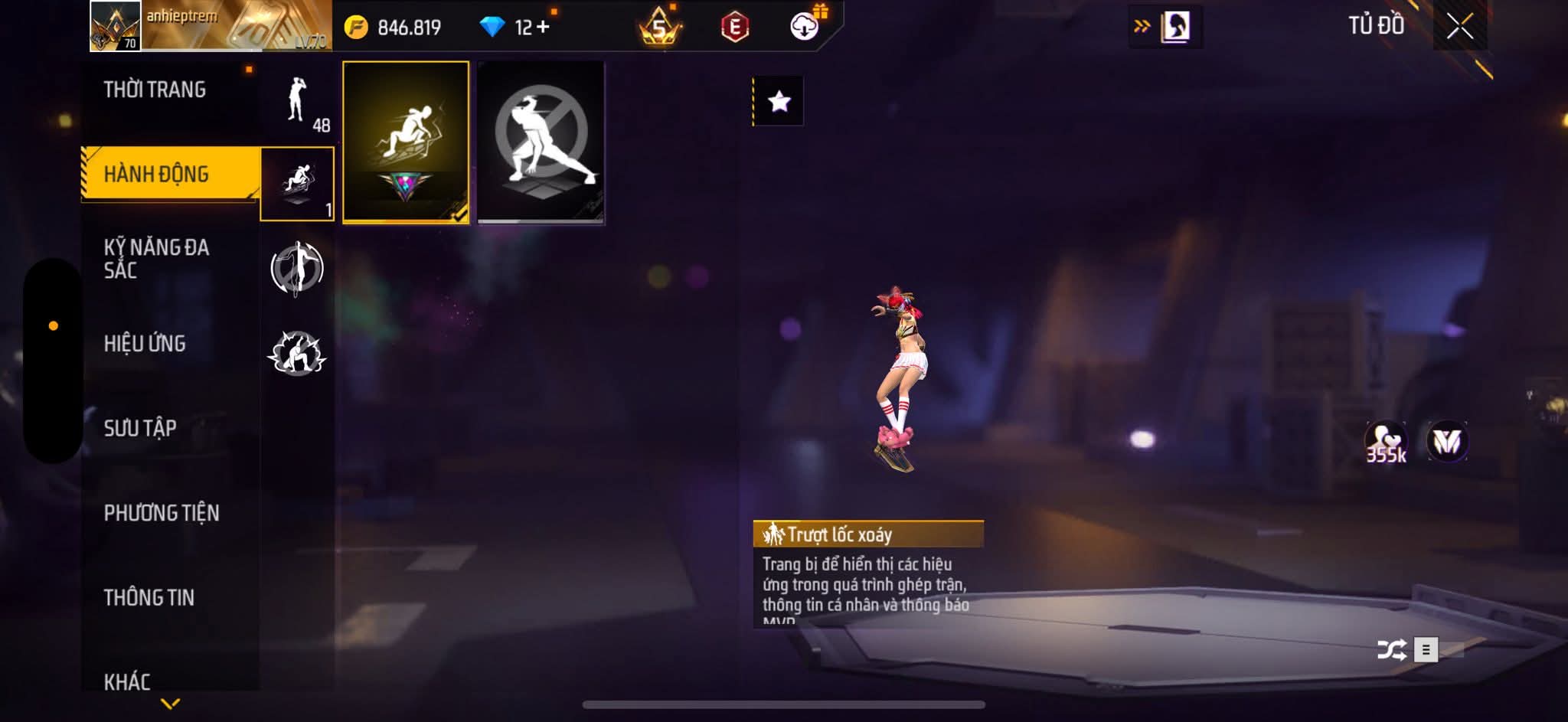Go to the Sưu Tập section

pyautogui.click(x=140, y=427)
